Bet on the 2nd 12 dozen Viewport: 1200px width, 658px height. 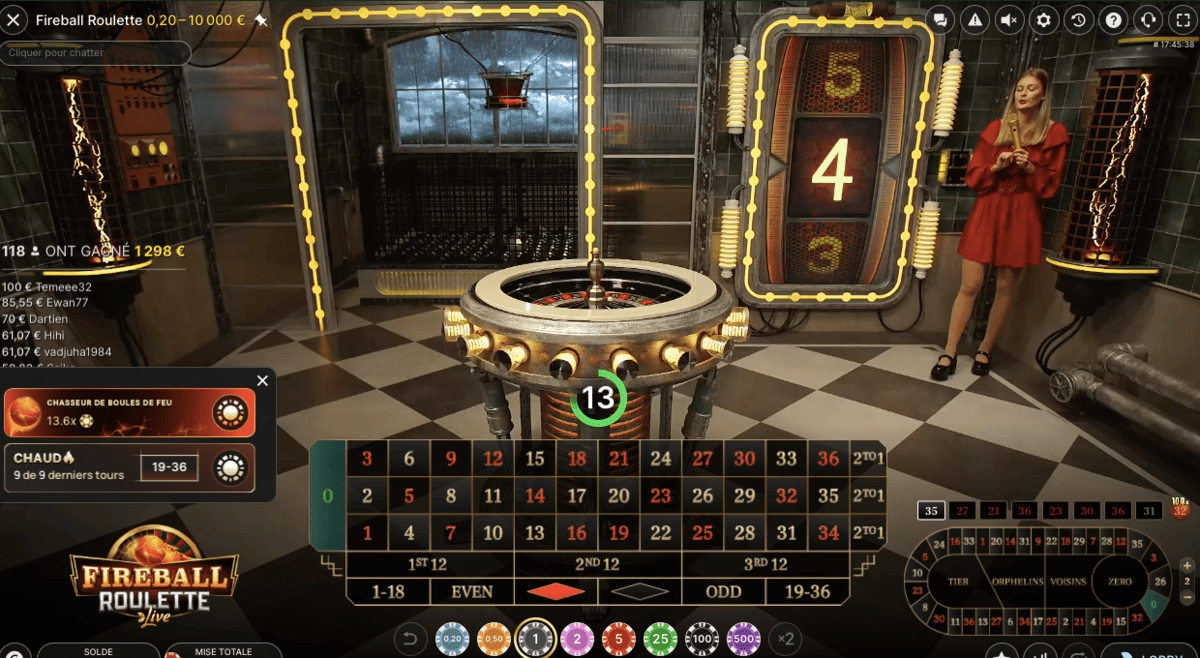(x=598, y=564)
